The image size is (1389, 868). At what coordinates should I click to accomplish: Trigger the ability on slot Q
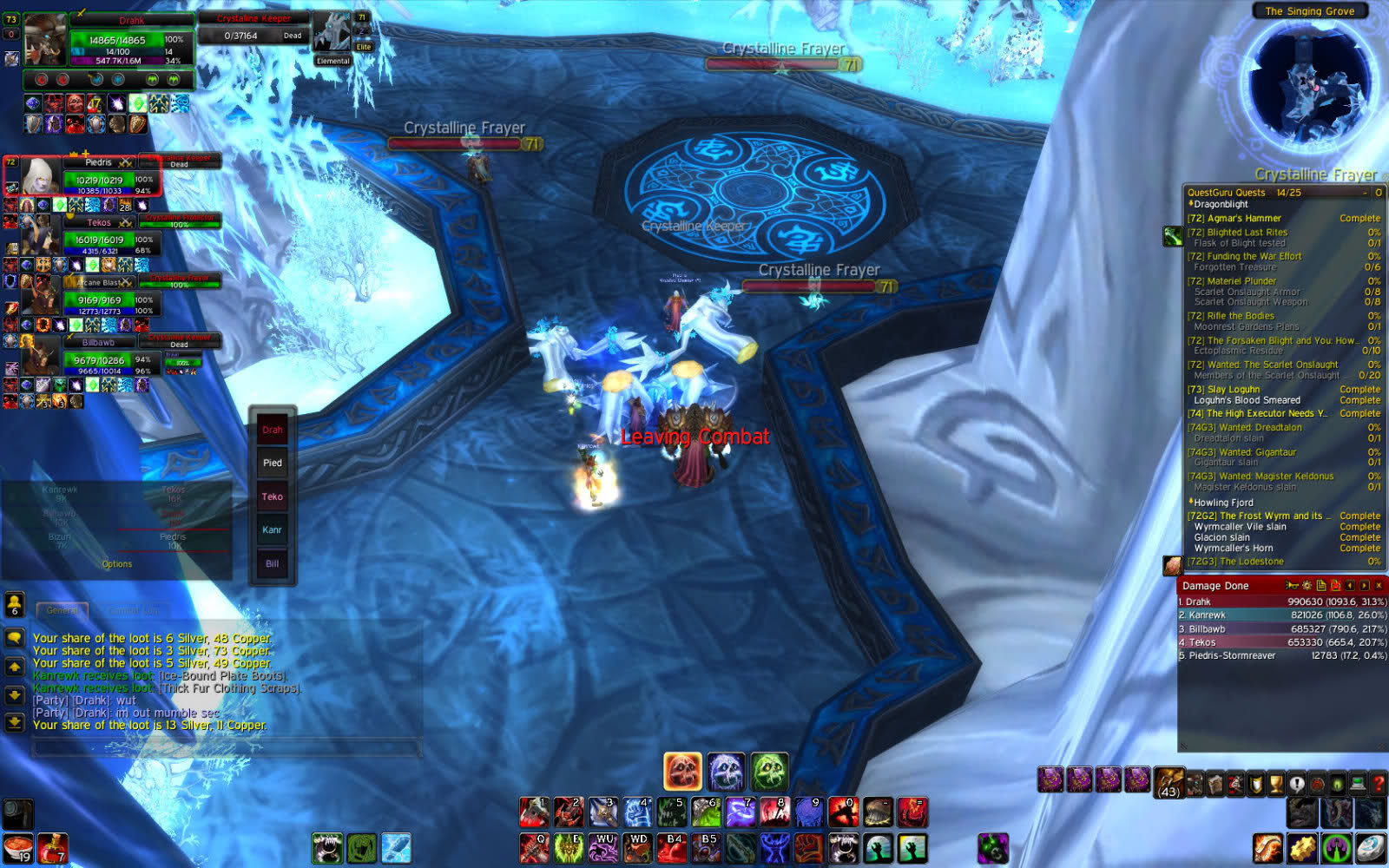tap(534, 848)
